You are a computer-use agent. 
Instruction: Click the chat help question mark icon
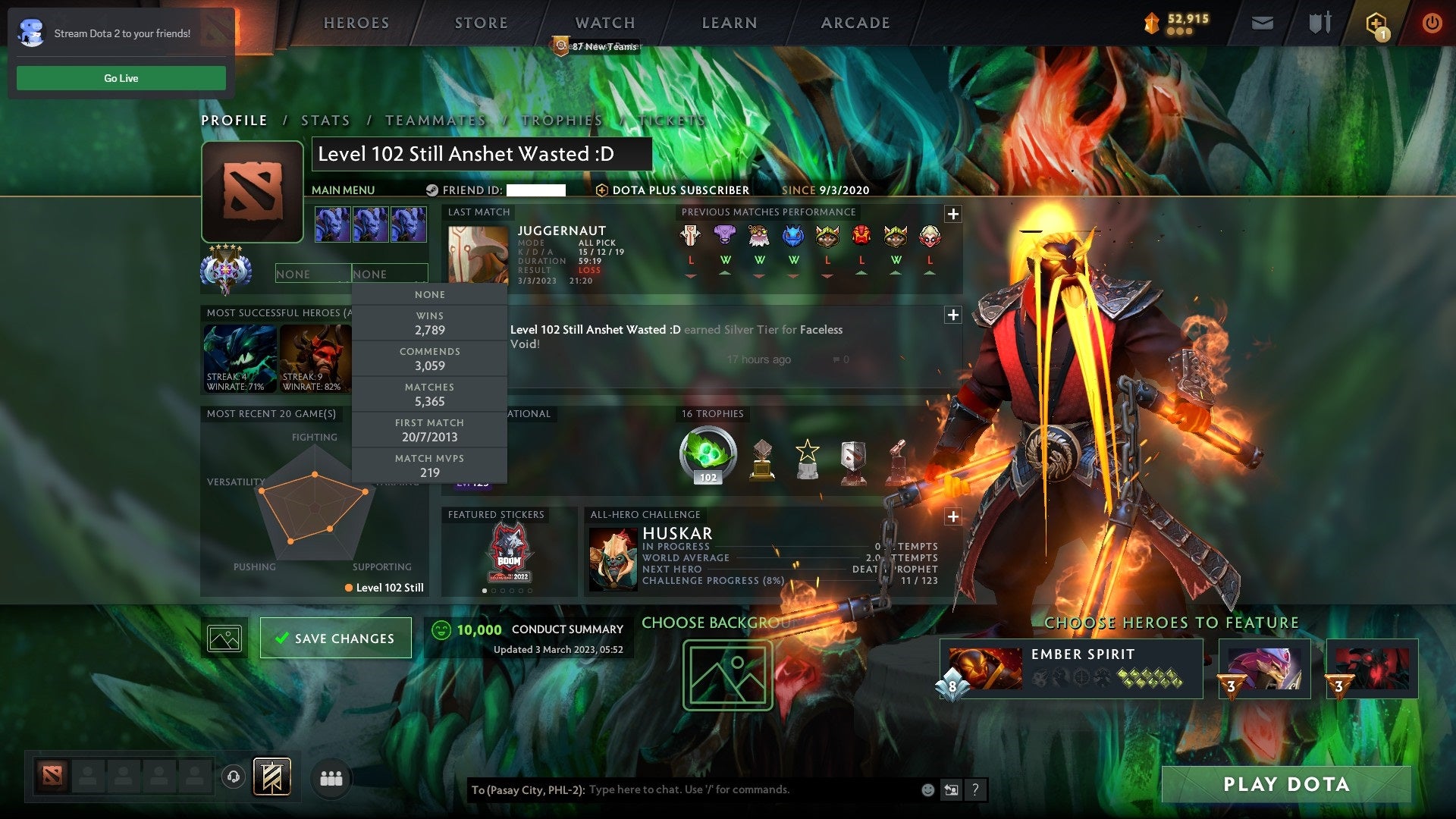[975, 789]
